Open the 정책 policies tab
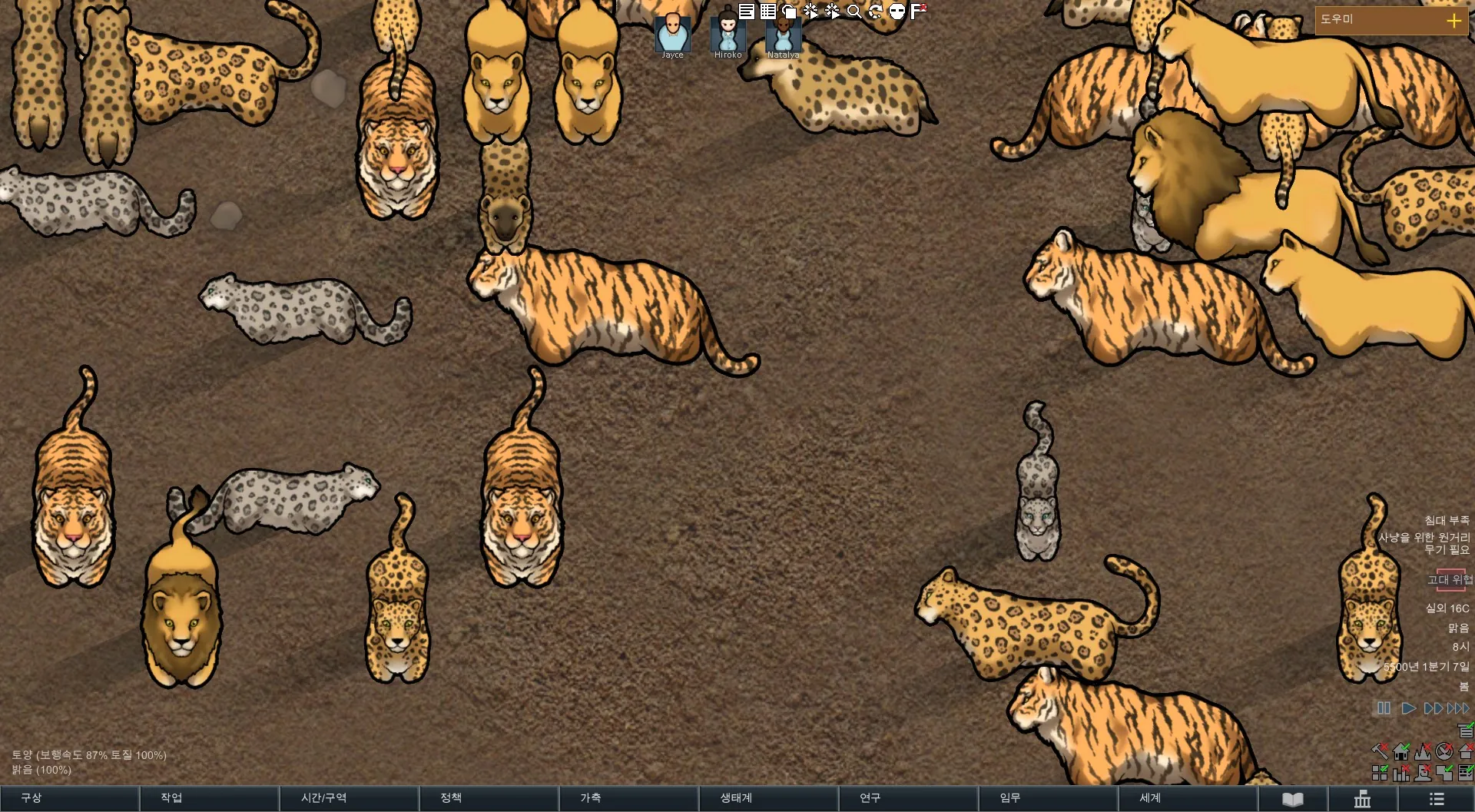Image resolution: width=1475 pixels, height=812 pixels. (x=489, y=798)
